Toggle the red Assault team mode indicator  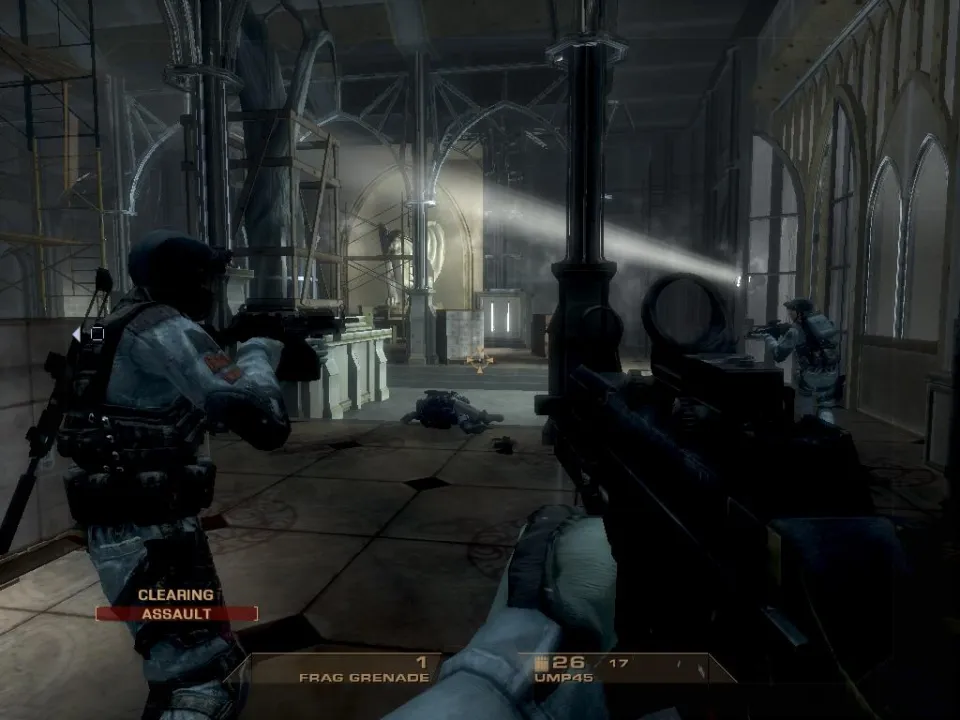(x=177, y=614)
